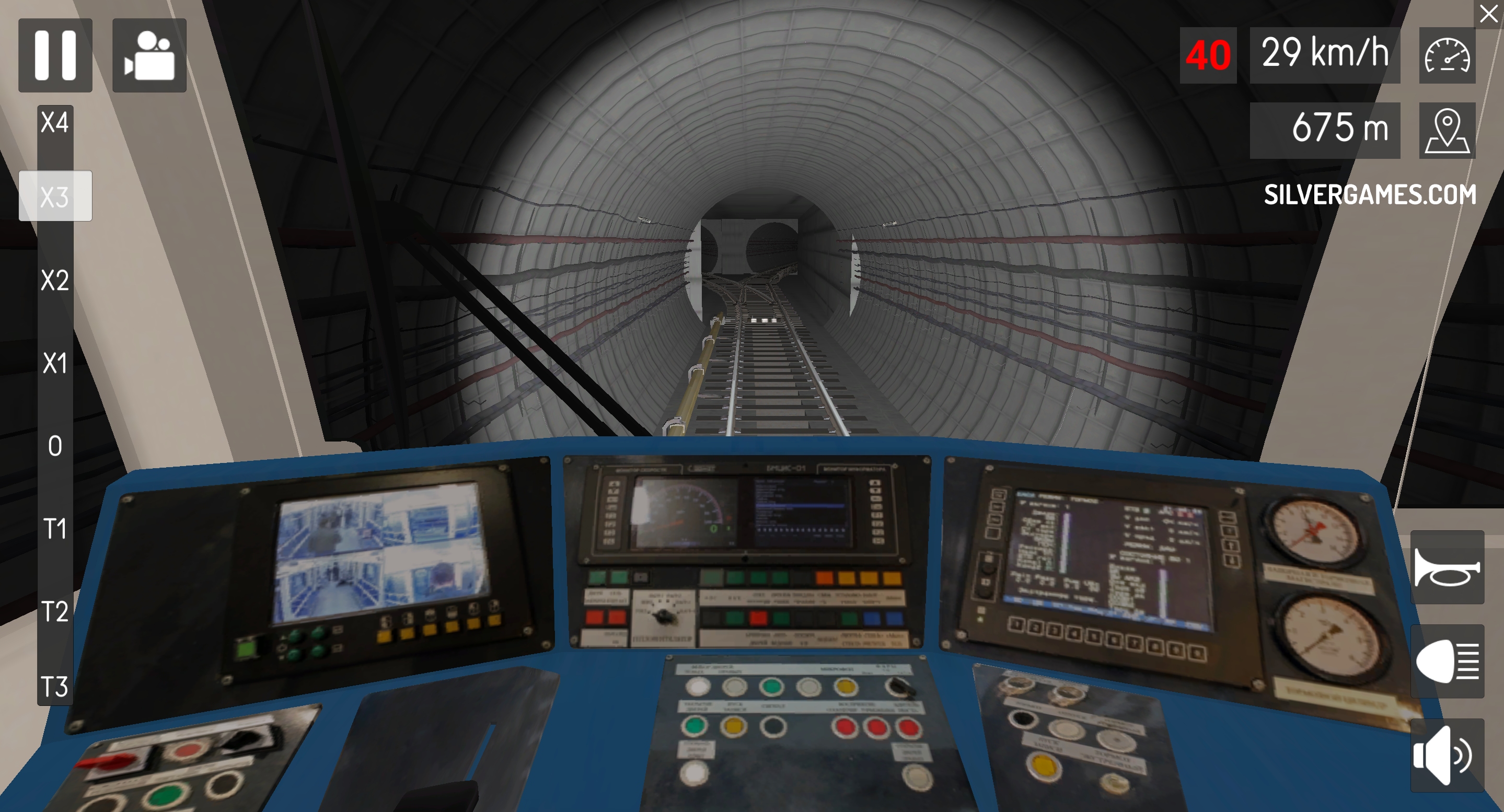Click the speedometer gauge icon
The image size is (1504, 812).
point(1447,55)
